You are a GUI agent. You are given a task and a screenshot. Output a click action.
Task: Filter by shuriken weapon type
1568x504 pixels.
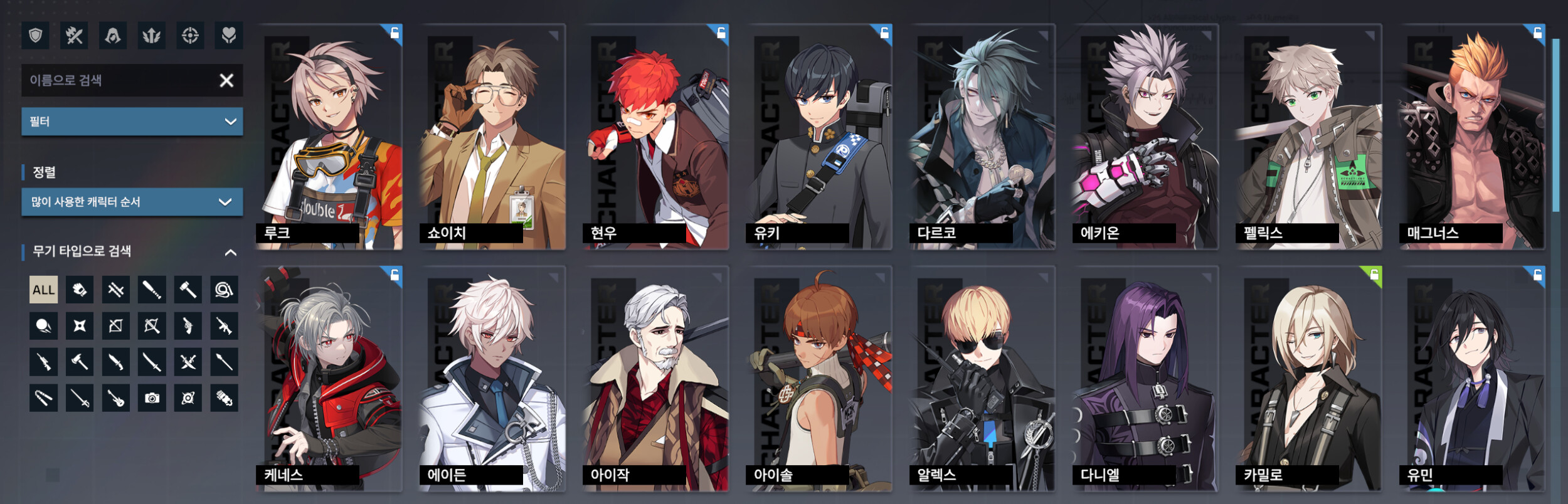click(x=80, y=326)
